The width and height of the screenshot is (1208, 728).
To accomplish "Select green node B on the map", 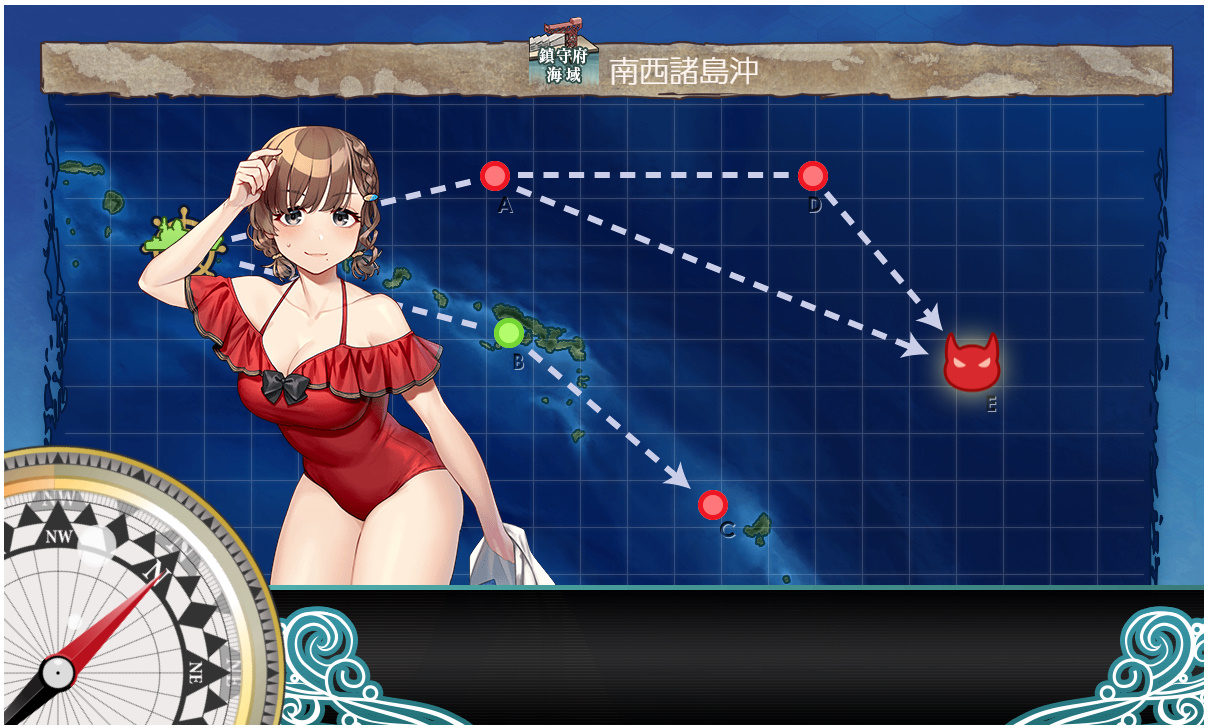I will pos(509,332).
